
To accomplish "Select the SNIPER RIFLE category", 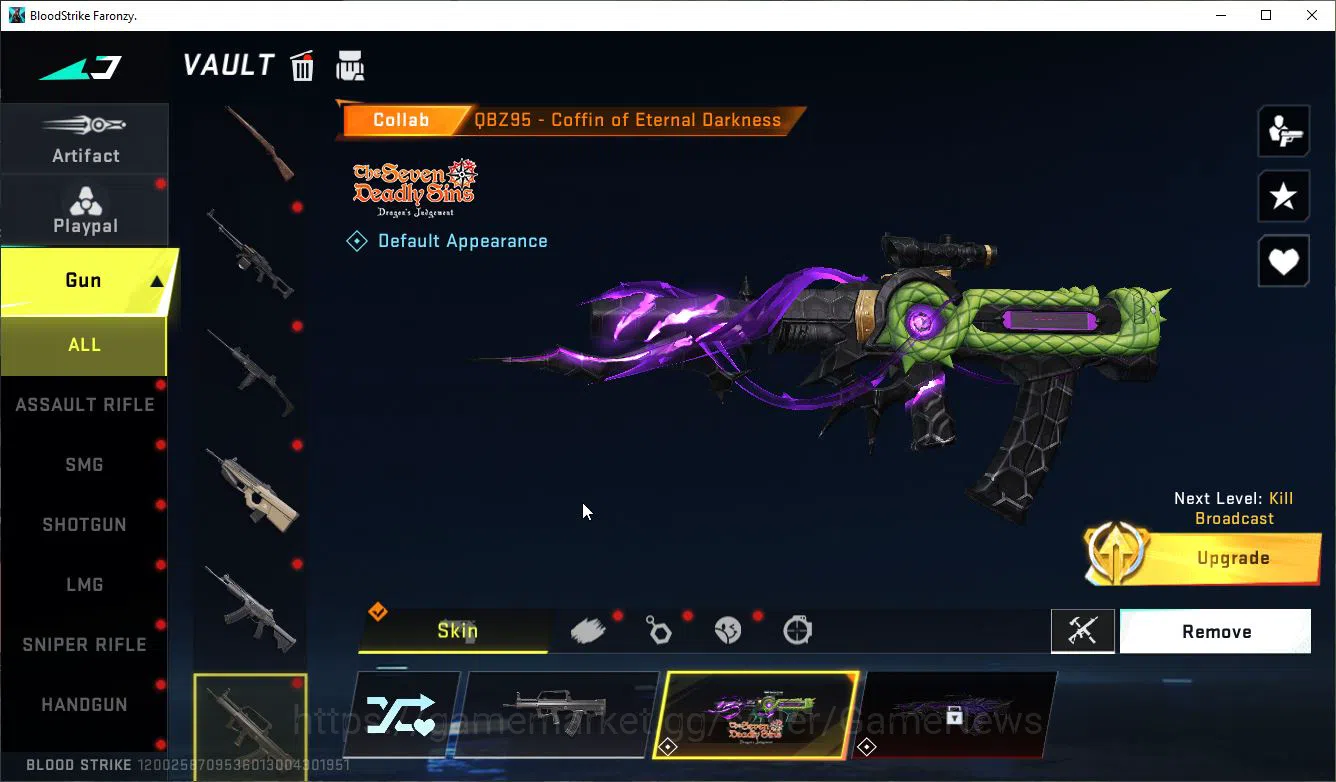I will 85,644.
